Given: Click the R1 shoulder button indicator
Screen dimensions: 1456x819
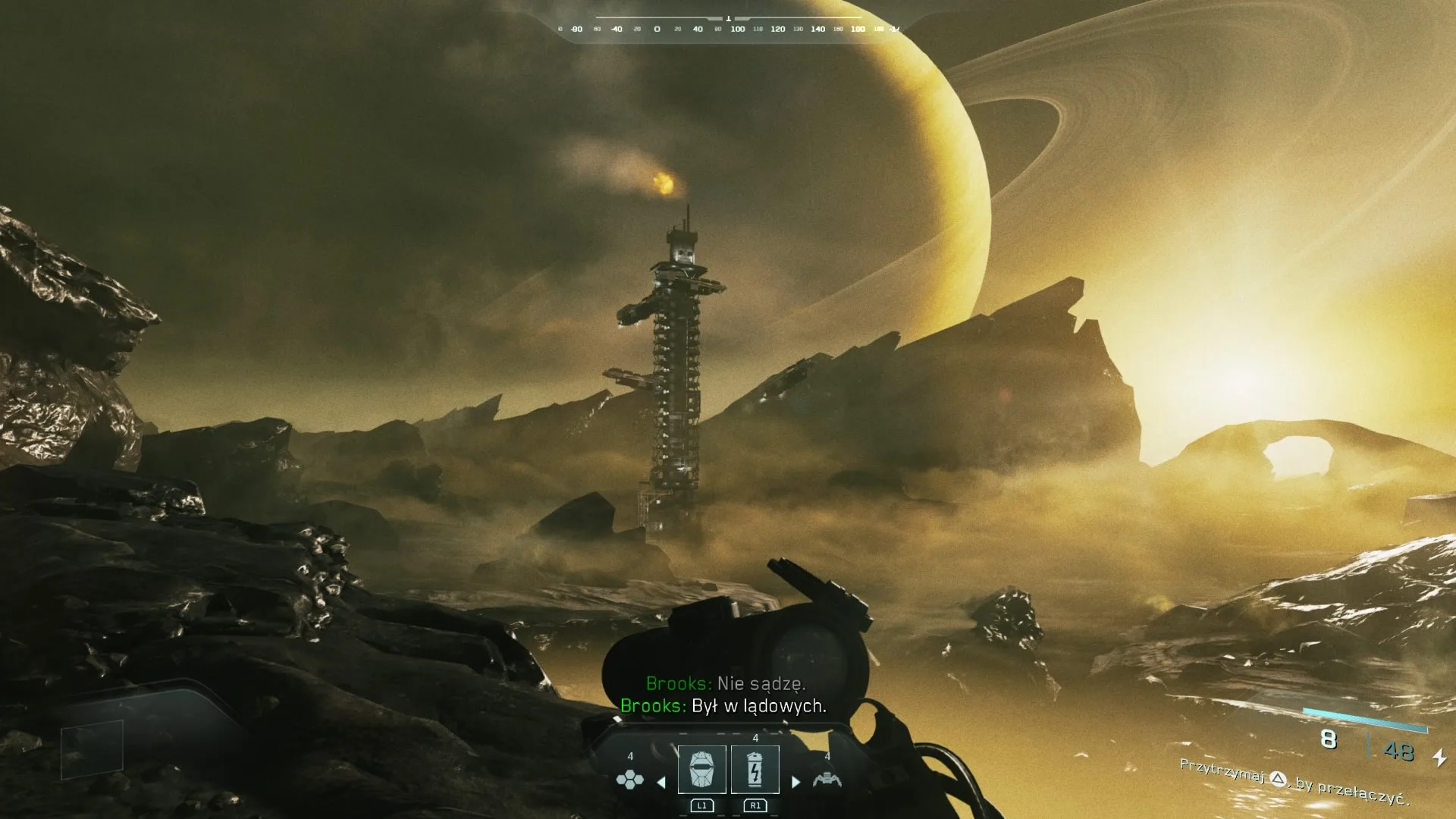Looking at the screenshot, I should click(755, 807).
